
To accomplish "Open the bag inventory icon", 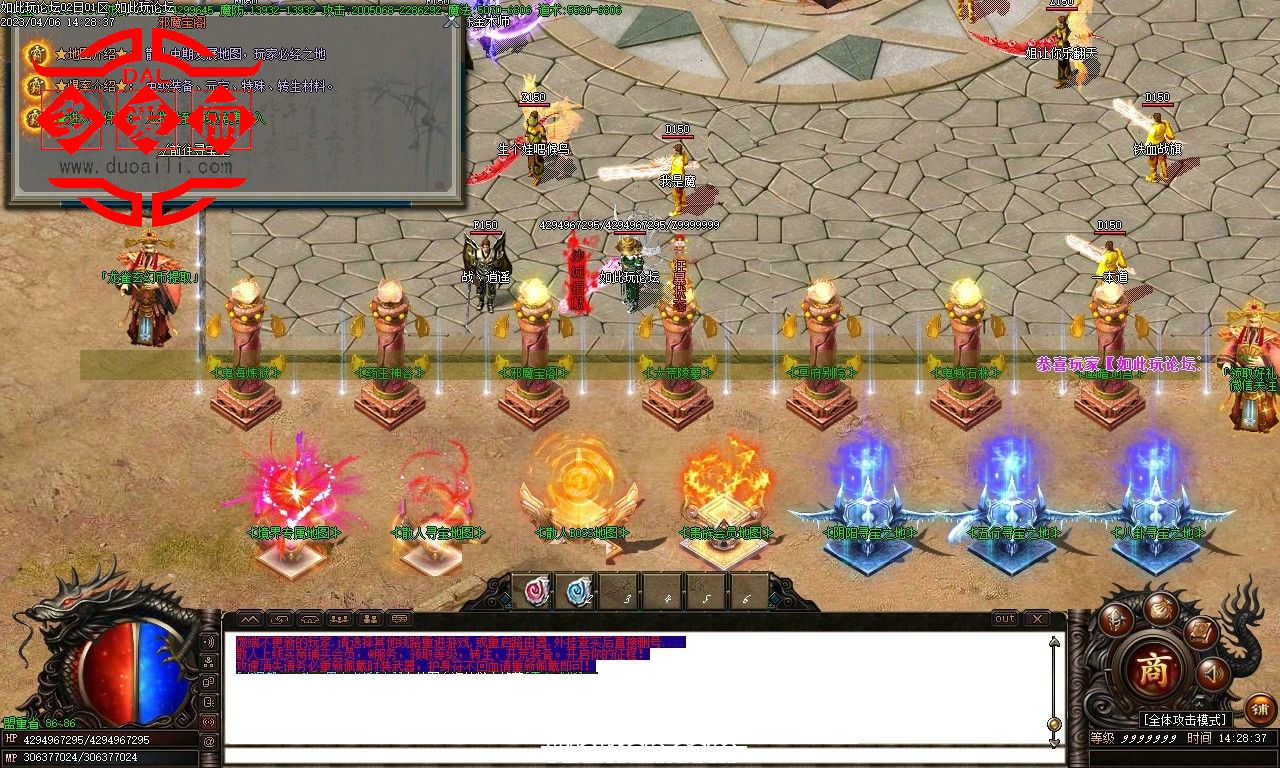I will point(1161,609).
